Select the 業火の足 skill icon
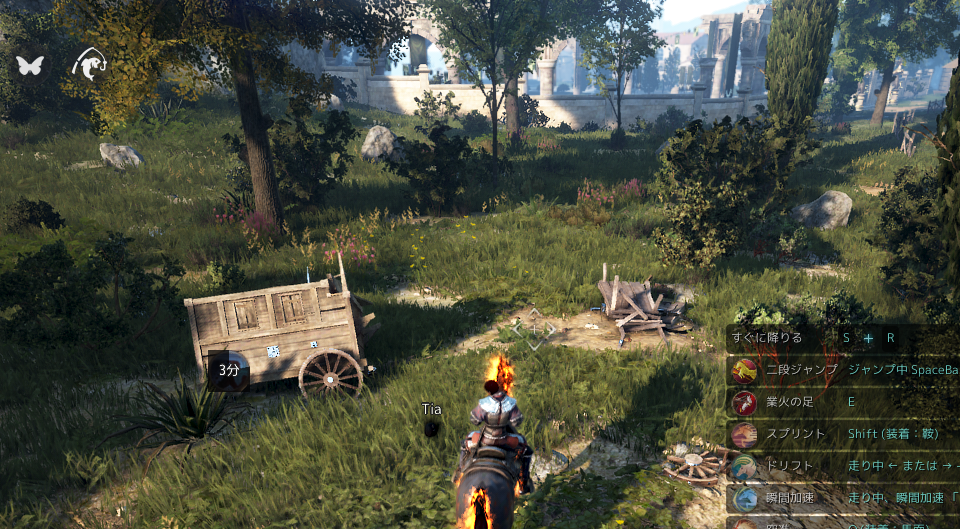The image size is (960, 529). pos(744,403)
